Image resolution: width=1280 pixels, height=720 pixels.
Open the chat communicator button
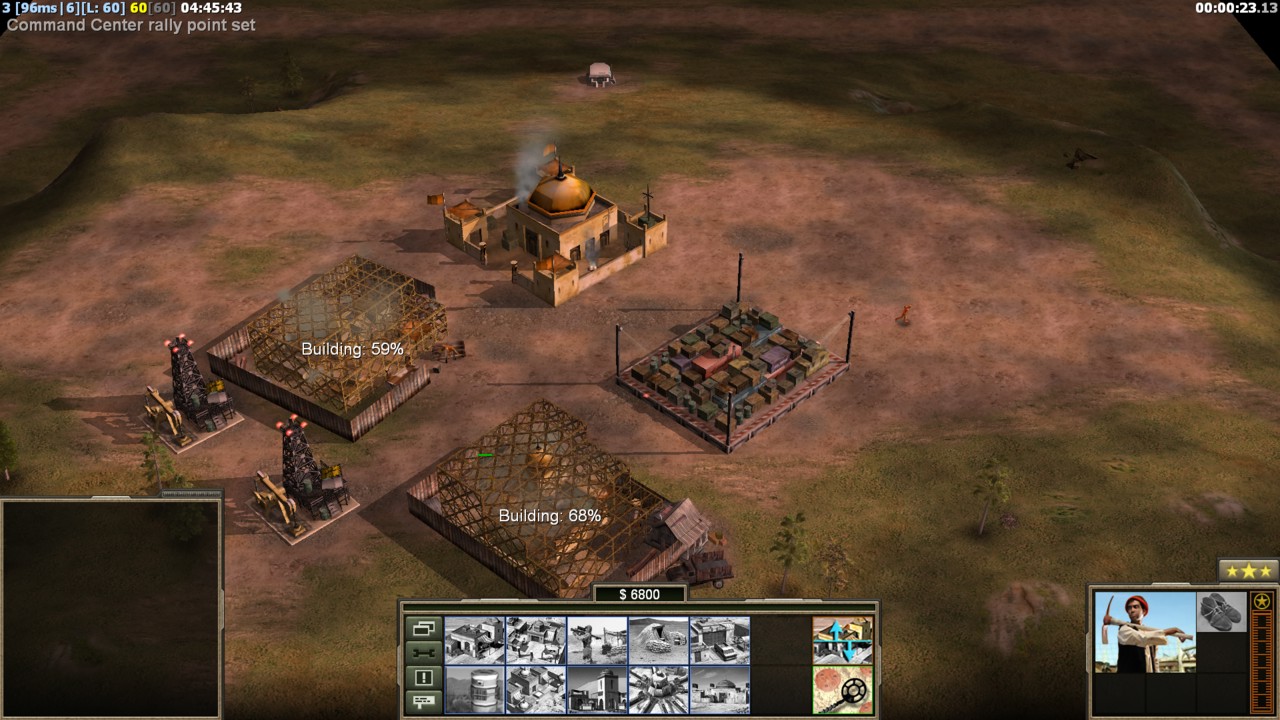tap(423, 700)
